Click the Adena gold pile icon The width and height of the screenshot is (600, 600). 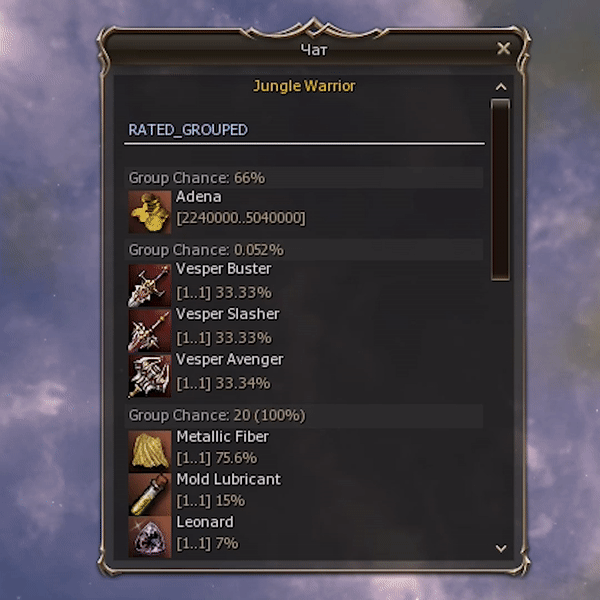click(150, 211)
